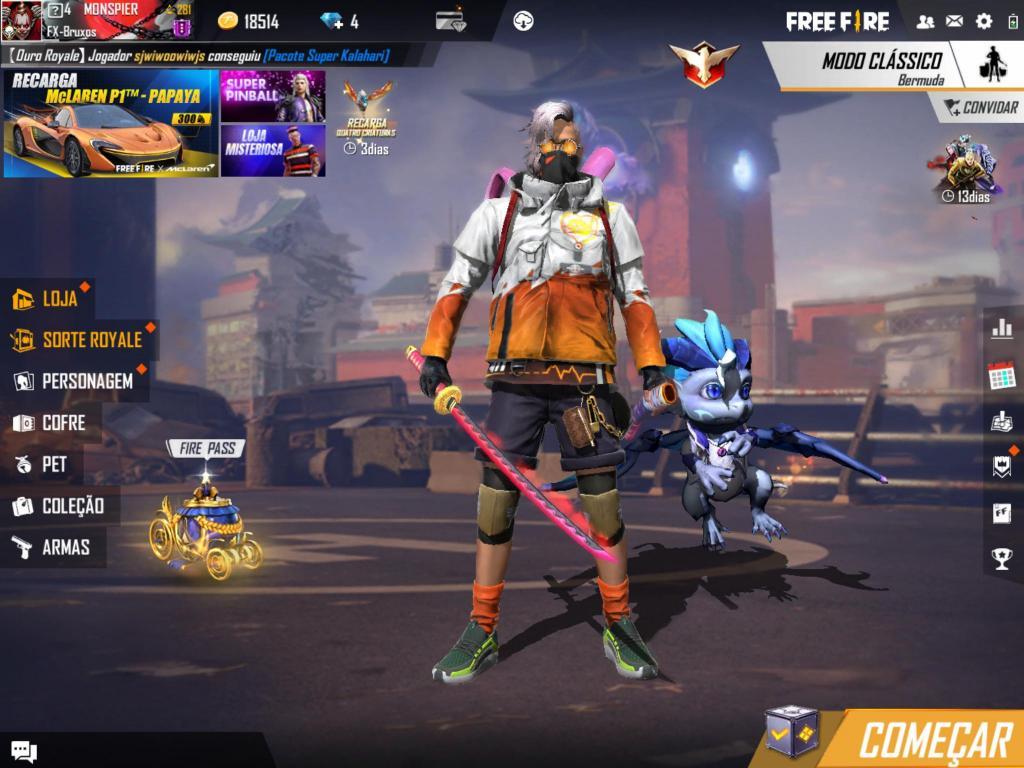Open the Loja Misteriosa banner
This screenshot has width=1024, height=768.
[272, 150]
